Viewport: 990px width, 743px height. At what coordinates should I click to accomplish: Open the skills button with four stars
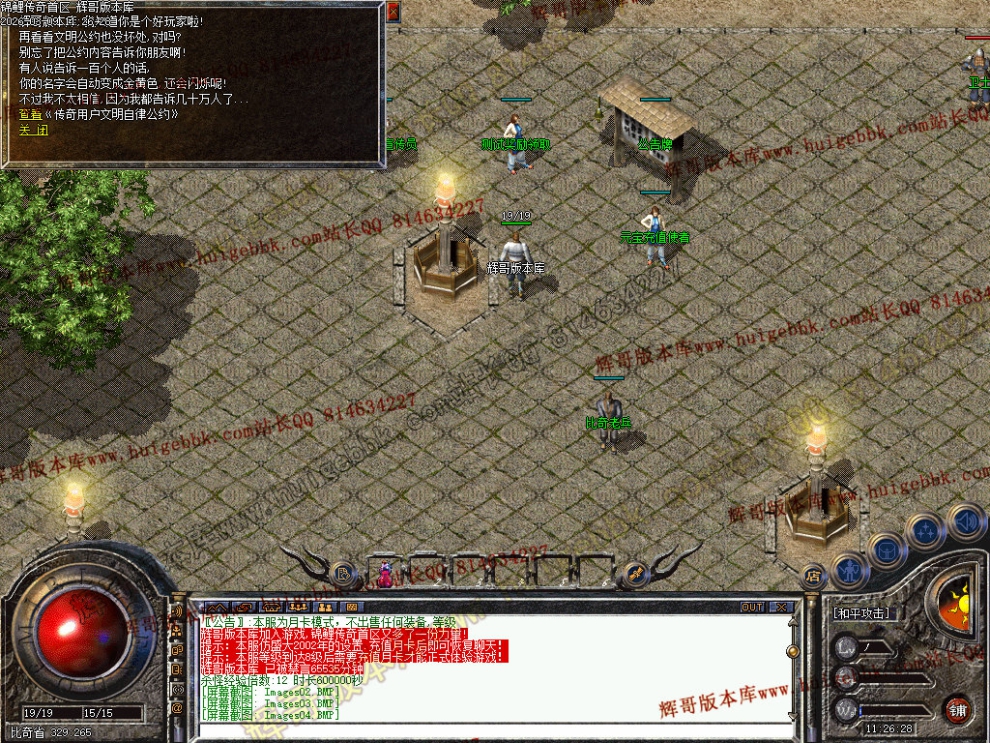926,531
